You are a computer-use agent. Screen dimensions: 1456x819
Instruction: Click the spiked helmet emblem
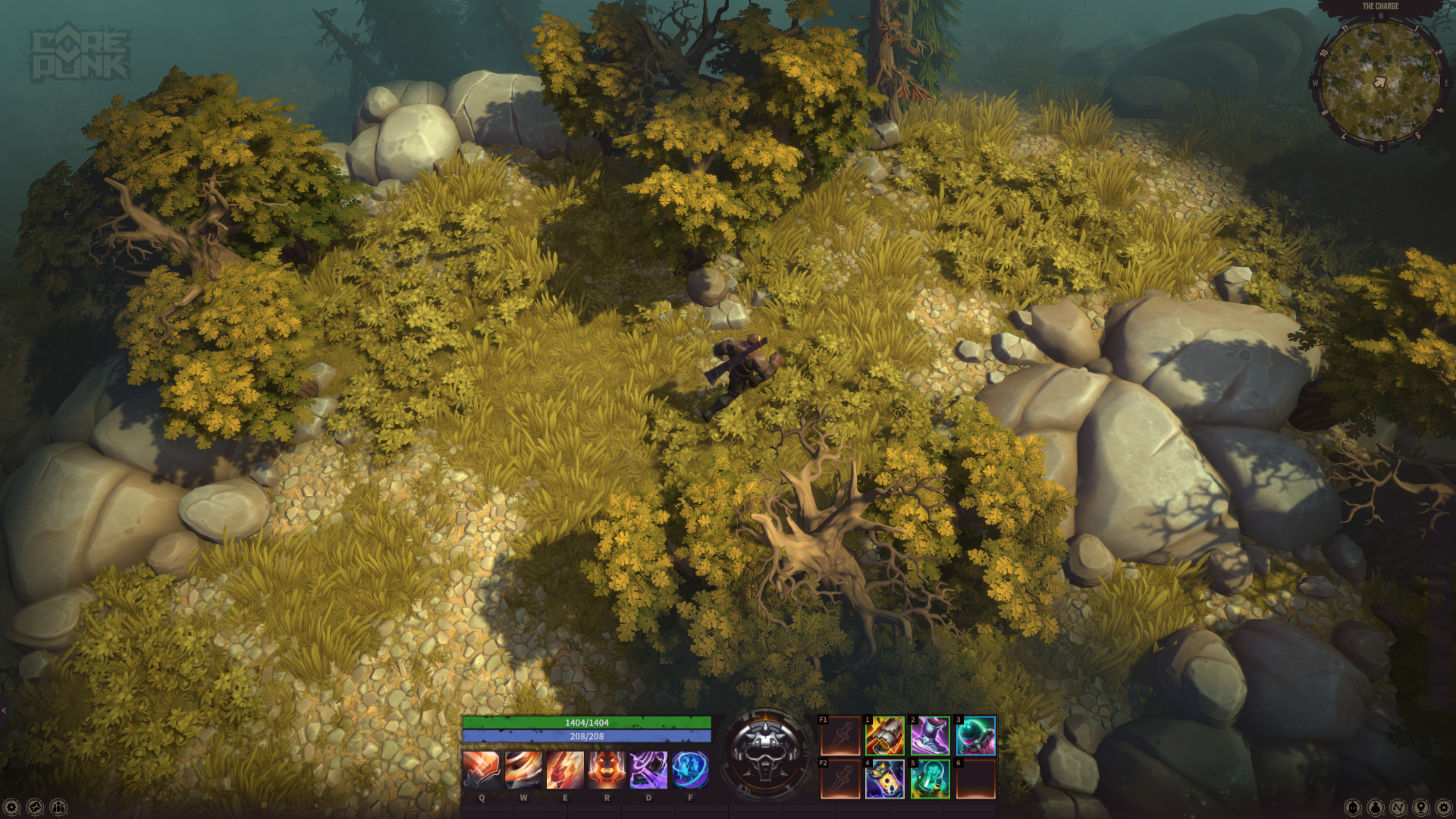pyautogui.click(x=765, y=754)
